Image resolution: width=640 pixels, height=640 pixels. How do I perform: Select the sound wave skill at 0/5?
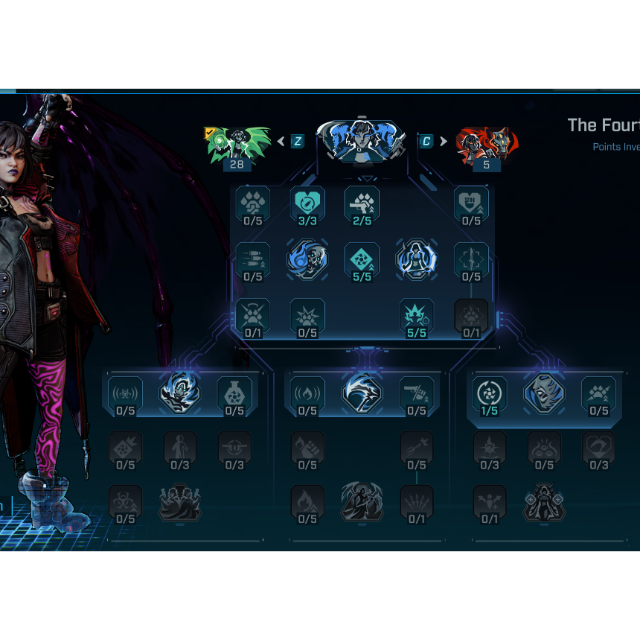point(125,393)
